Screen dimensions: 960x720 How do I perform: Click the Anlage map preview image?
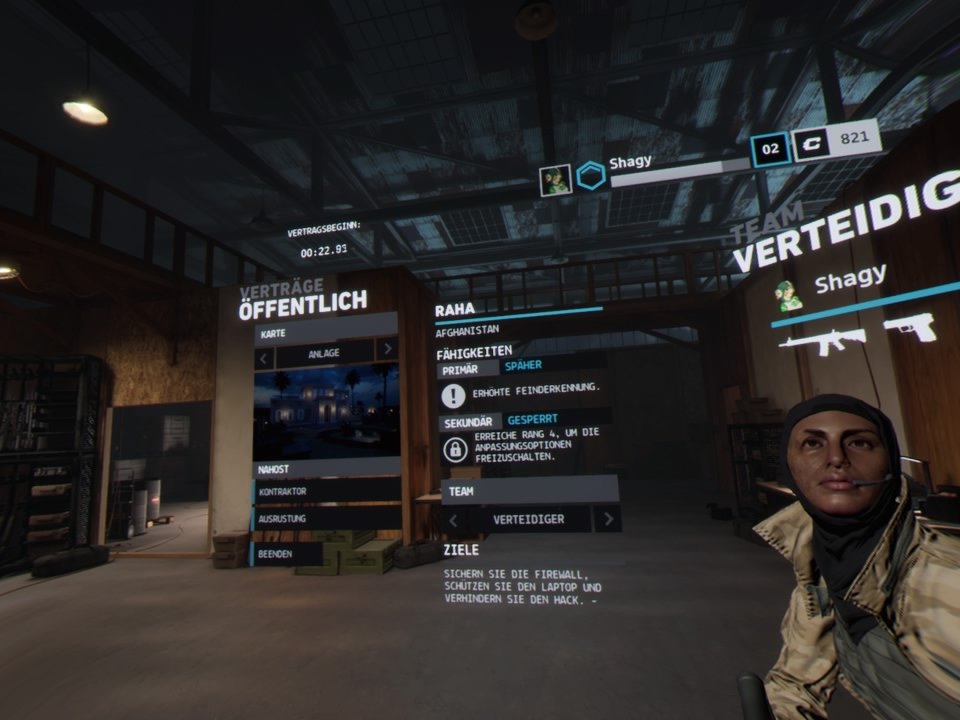click(x=326, y=410)
